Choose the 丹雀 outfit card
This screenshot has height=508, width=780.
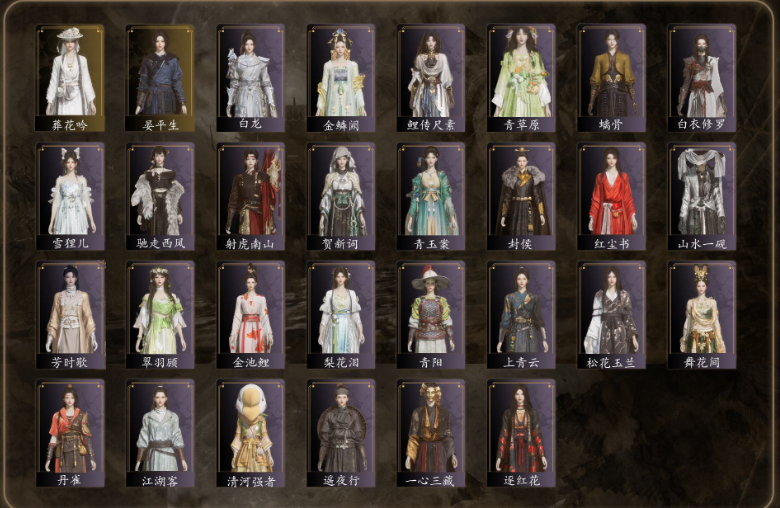click(x=70, y=432)
